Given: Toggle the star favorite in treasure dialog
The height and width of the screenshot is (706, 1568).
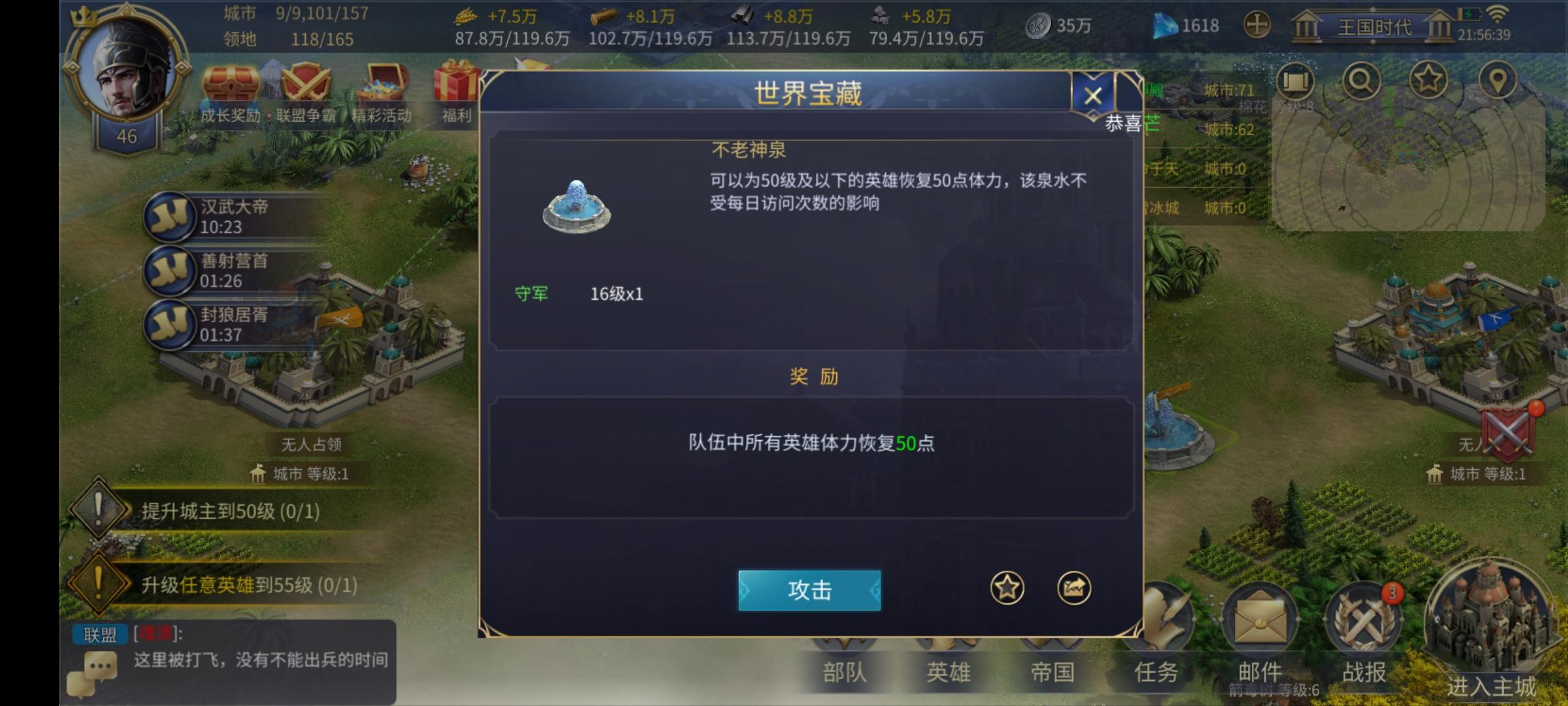Looking at the screenshot, I should [1006, 586].
